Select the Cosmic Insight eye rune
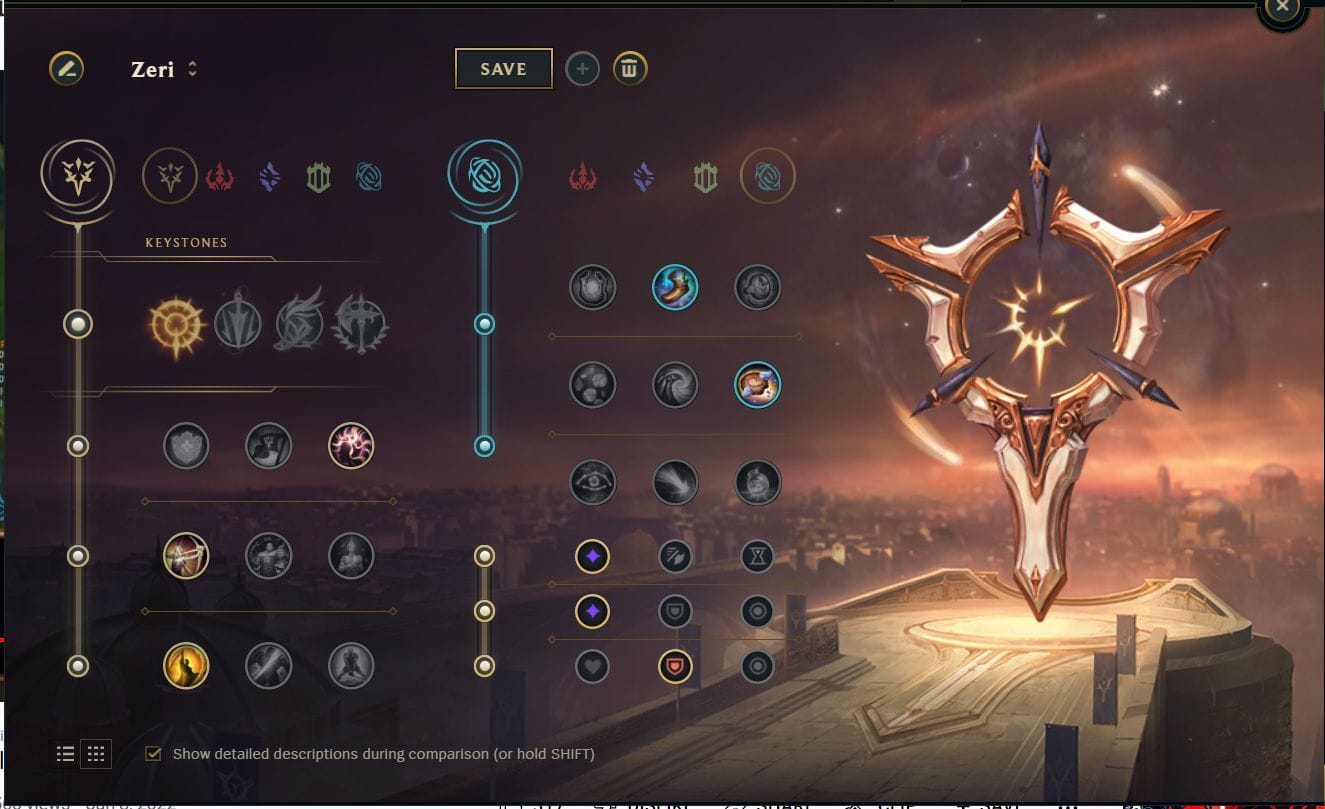The width and height of the screenshot is (1325, 809). pos(593,483)
